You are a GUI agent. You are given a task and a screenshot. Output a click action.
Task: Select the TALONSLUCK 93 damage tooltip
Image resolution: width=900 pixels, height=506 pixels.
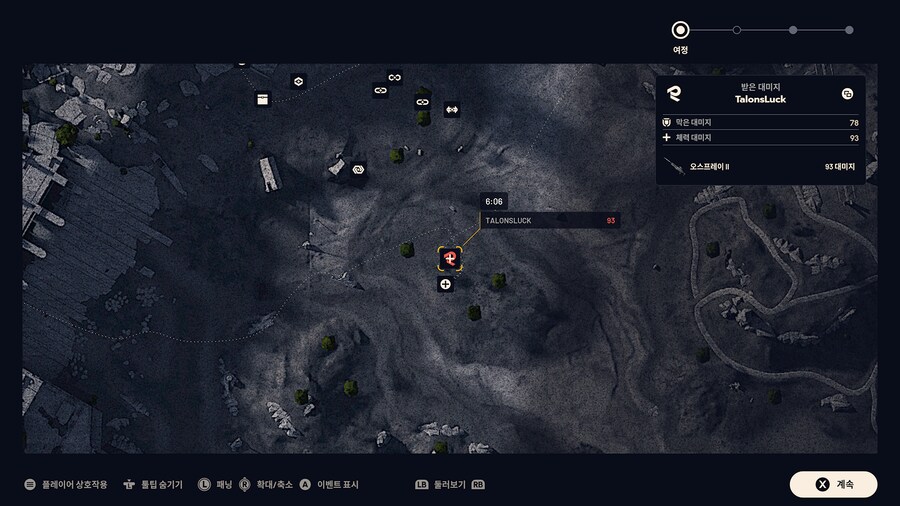(x=549, y=220)
